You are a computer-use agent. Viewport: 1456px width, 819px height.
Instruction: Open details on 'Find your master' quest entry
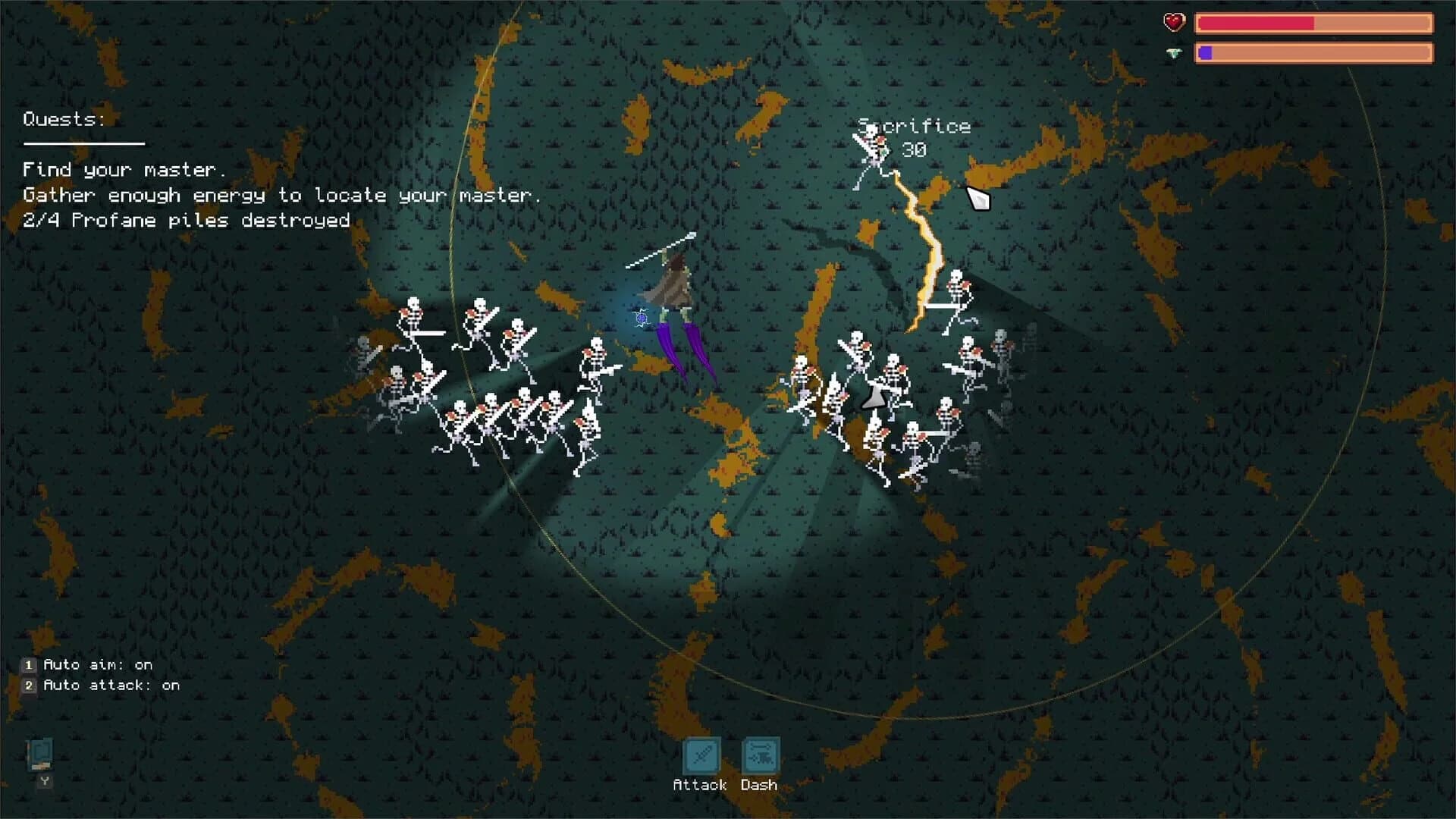(x=123, y=170)
